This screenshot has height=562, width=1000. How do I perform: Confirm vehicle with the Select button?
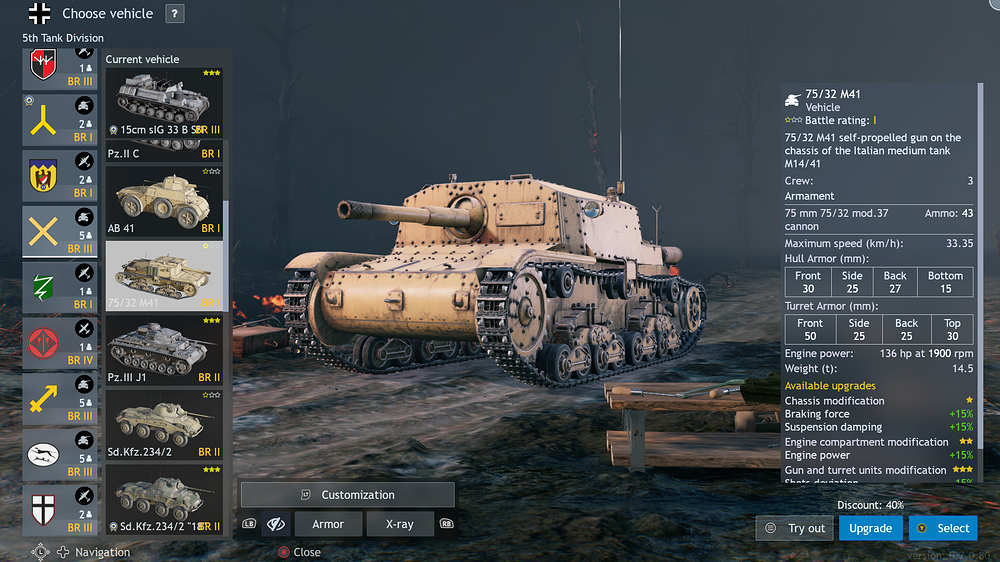click(942, 528)
